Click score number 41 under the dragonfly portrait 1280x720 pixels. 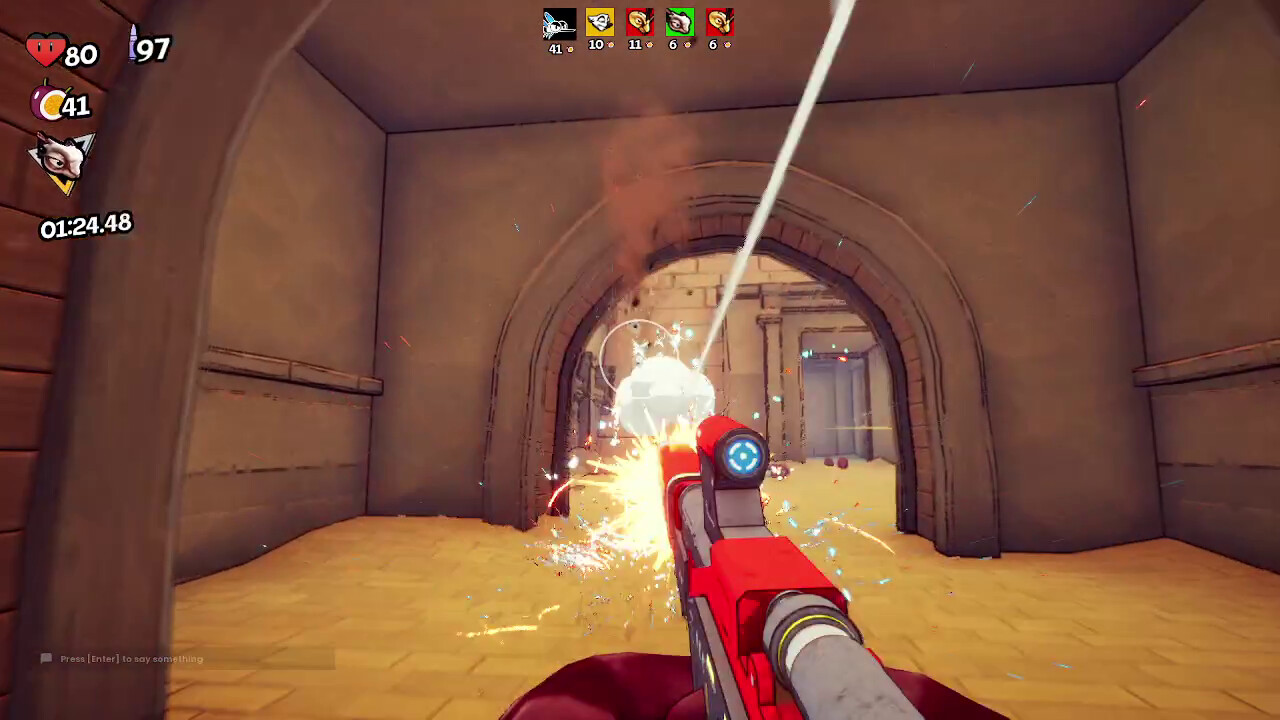(x=556, y=48)
